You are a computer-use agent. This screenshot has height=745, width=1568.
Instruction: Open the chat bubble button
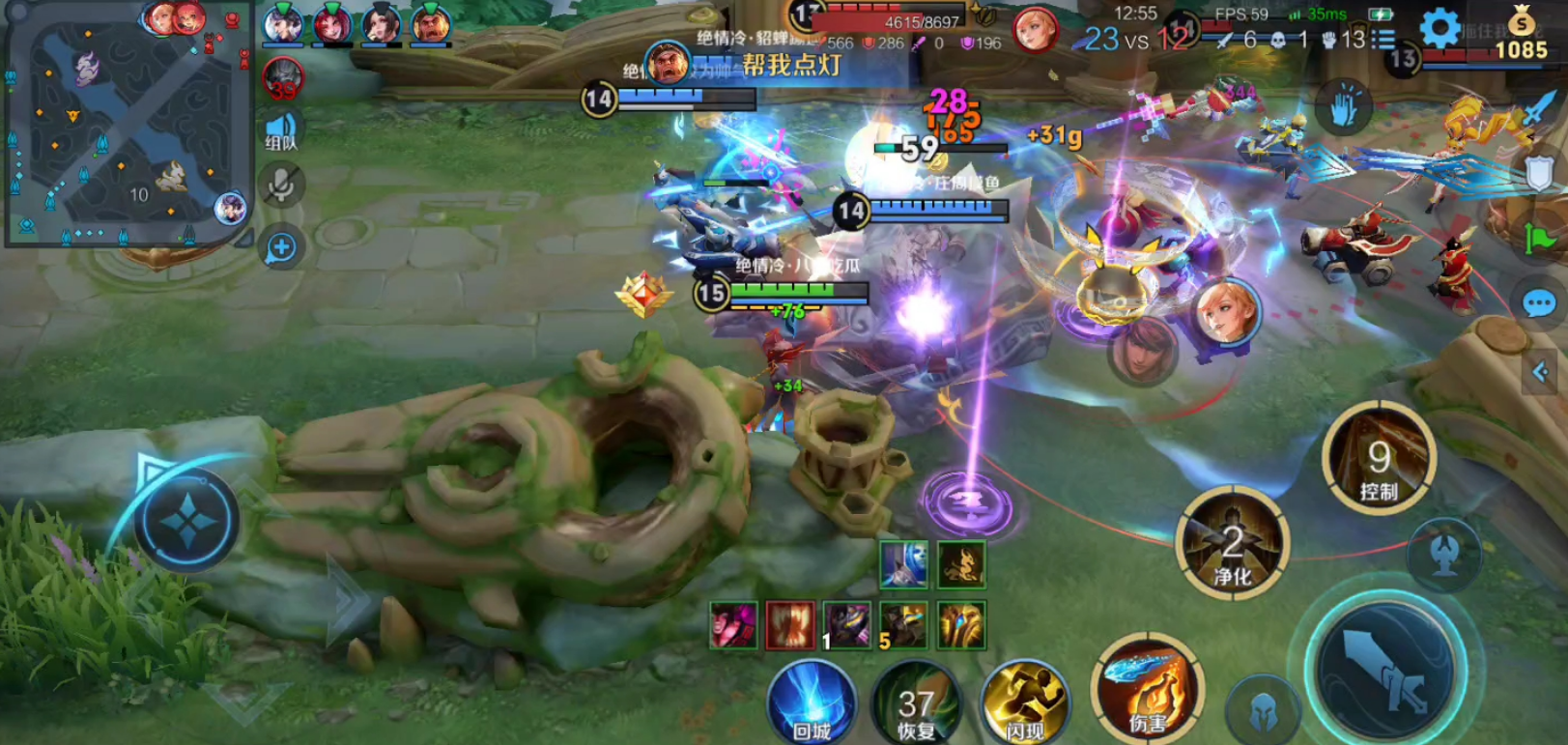tap(1538, 304)
